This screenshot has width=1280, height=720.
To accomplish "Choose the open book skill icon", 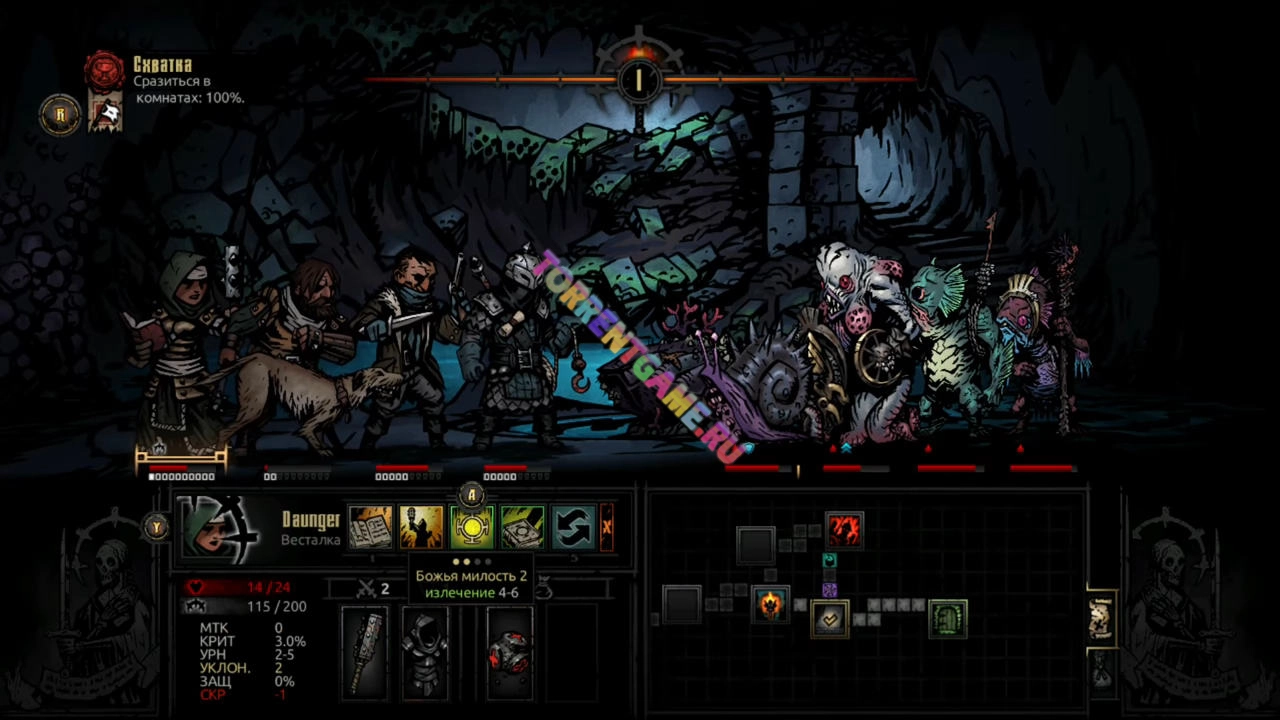I will point(369,527).
